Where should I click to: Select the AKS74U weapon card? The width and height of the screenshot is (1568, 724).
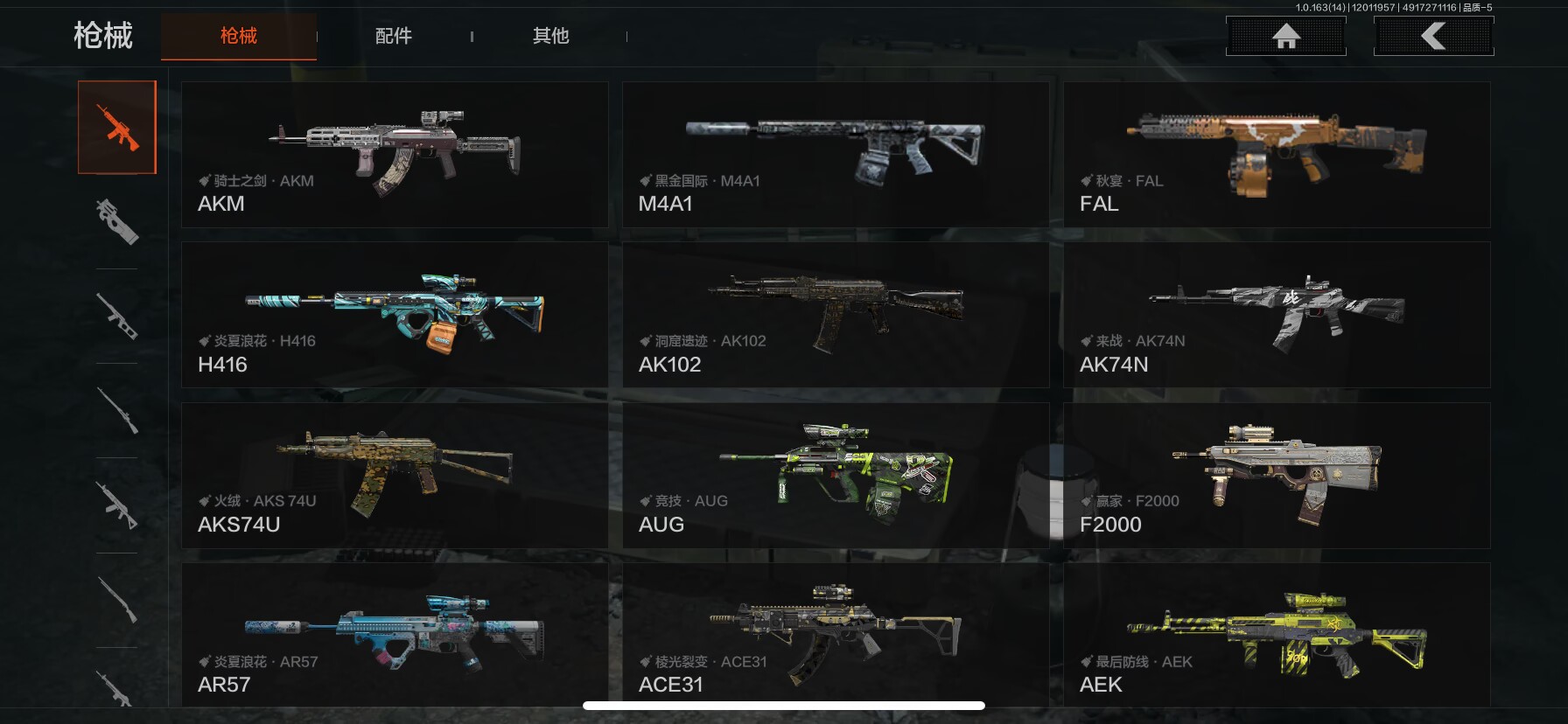[395, 476]
